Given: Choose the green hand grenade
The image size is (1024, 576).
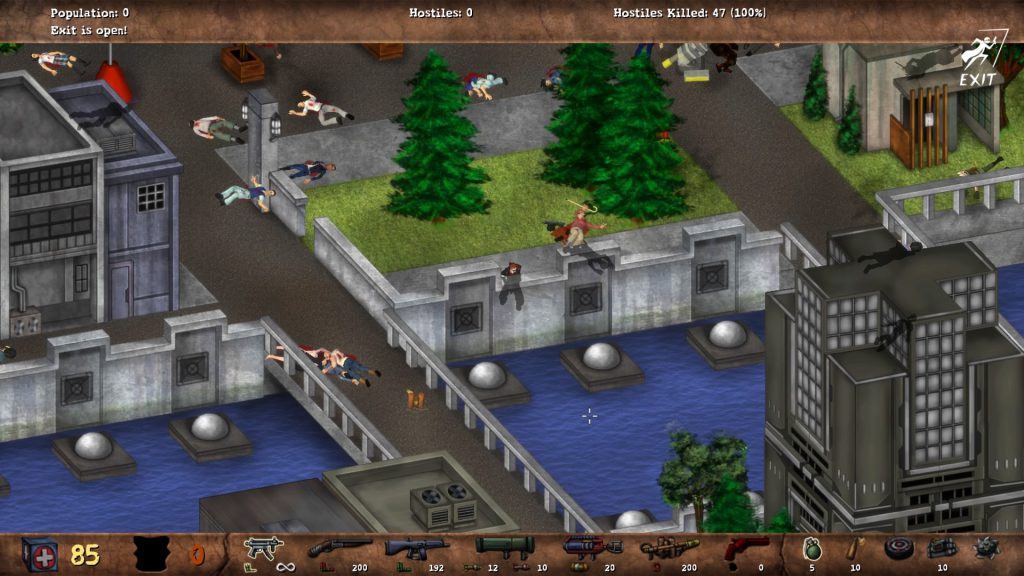Looking at the screenshot, I should (x=812, y=548).
